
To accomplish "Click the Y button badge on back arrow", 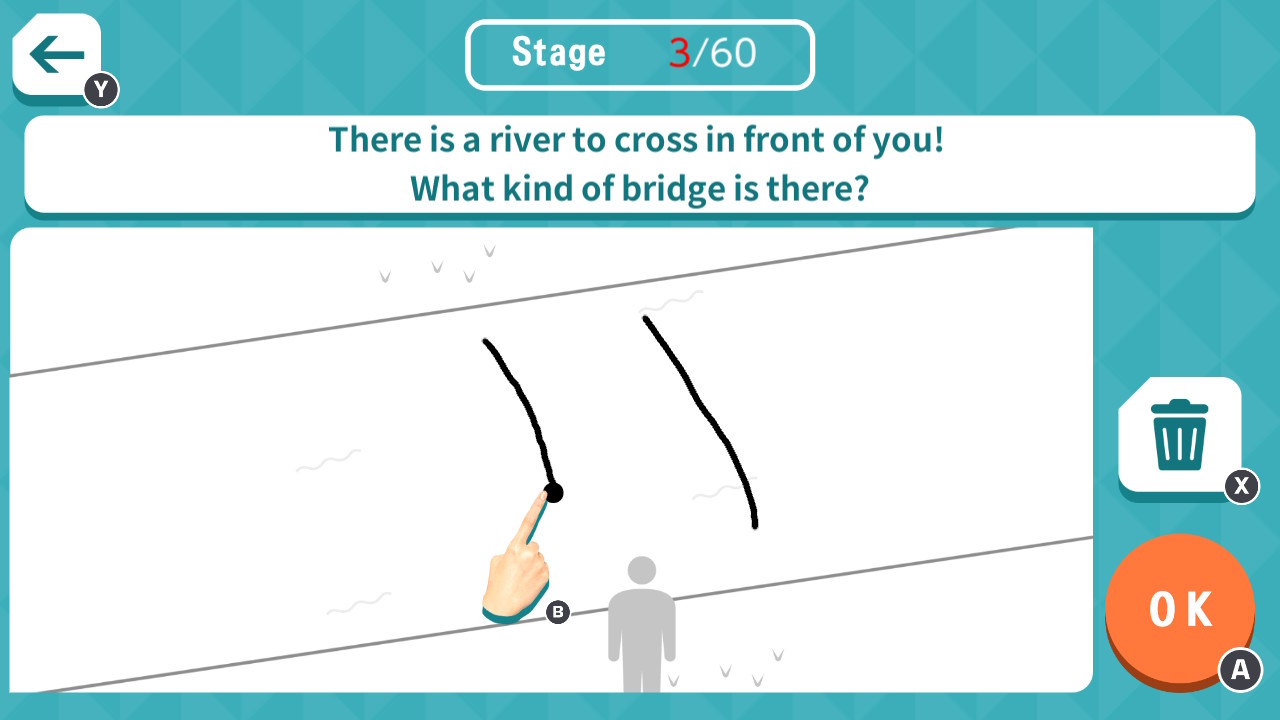I will coord(100,89).
